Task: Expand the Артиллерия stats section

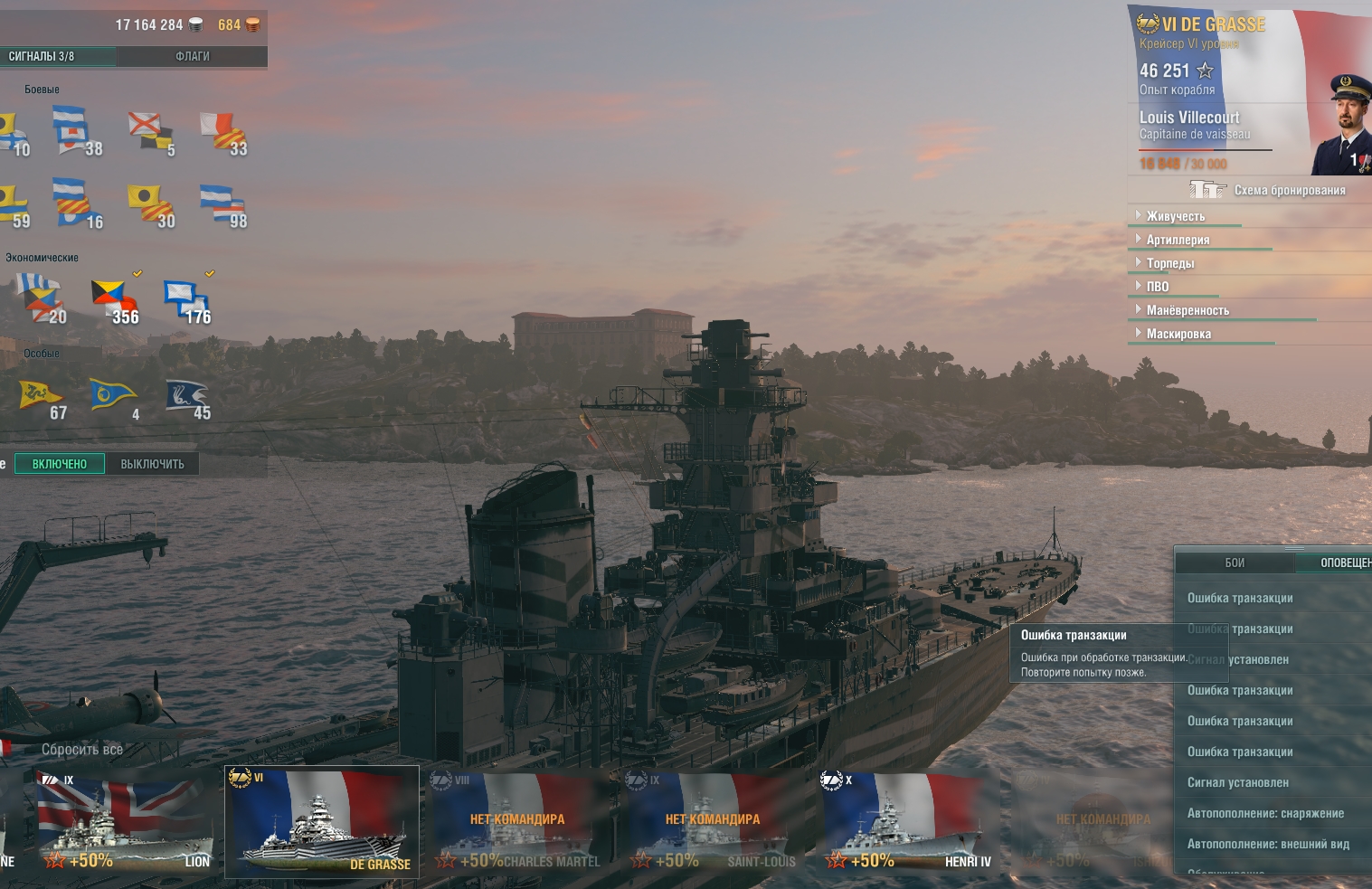Action: point(1178,240)
